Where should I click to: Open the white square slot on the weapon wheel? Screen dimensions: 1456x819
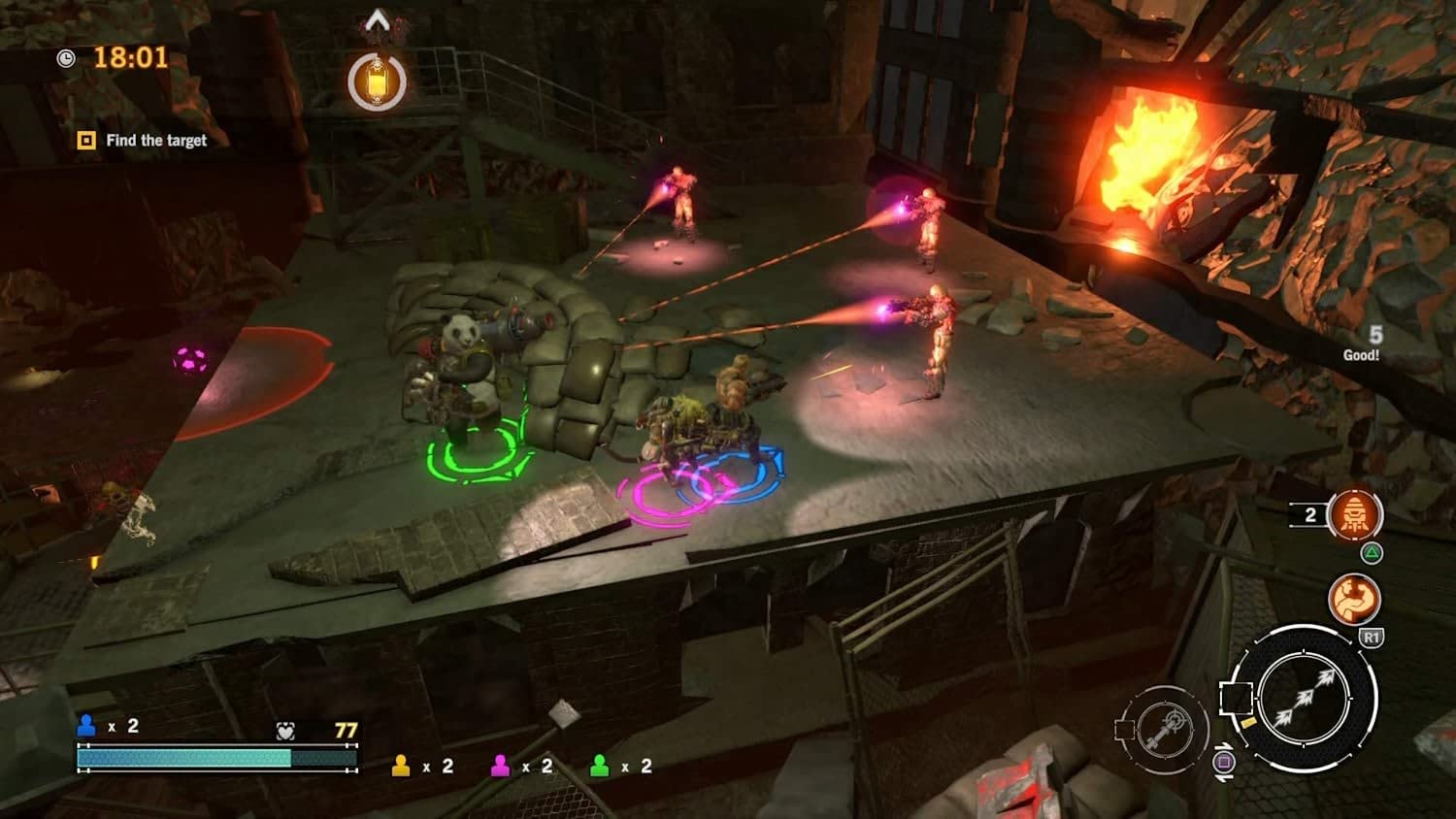1238,698
